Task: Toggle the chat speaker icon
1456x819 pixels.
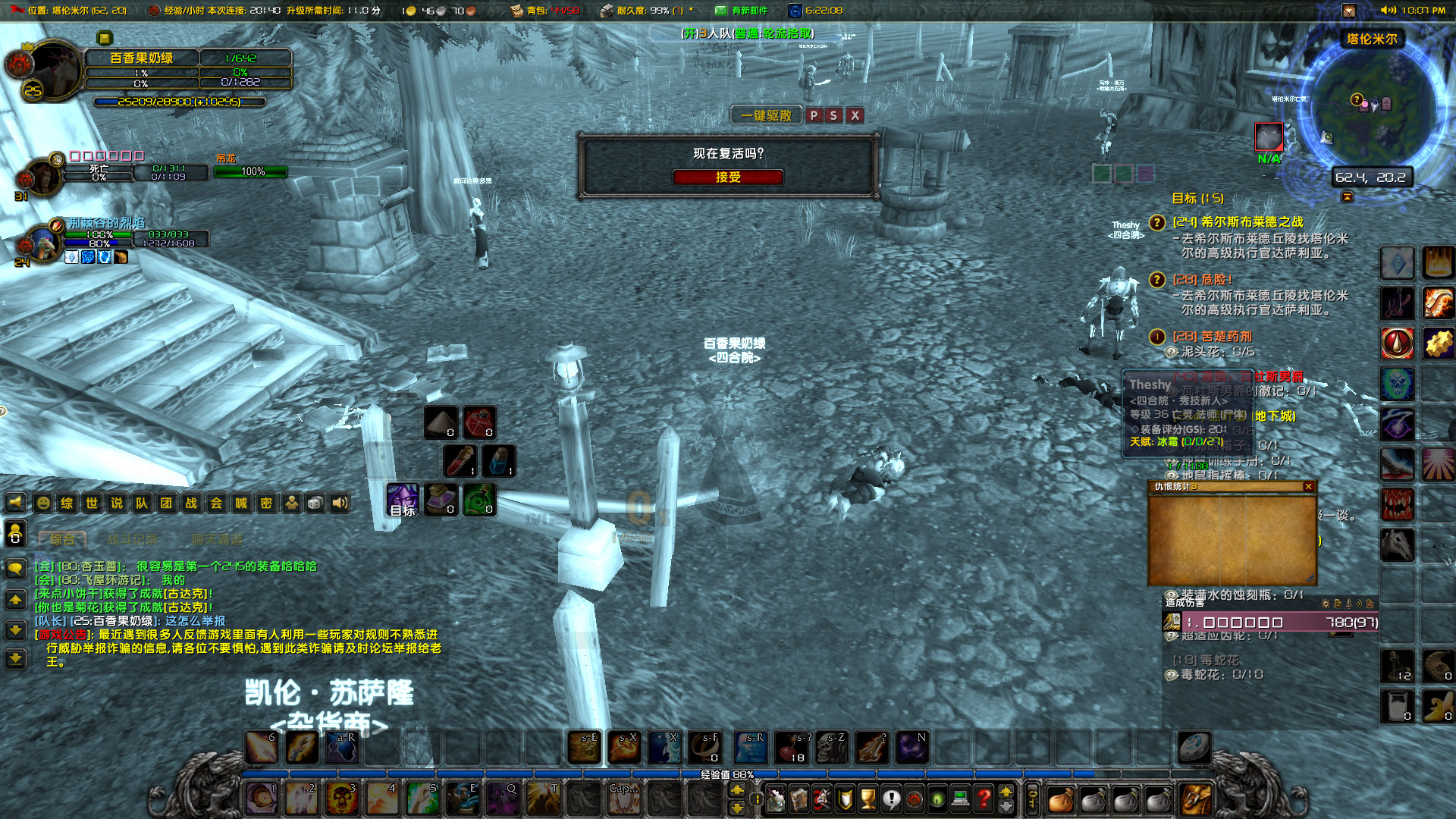Action: [339, 504]
